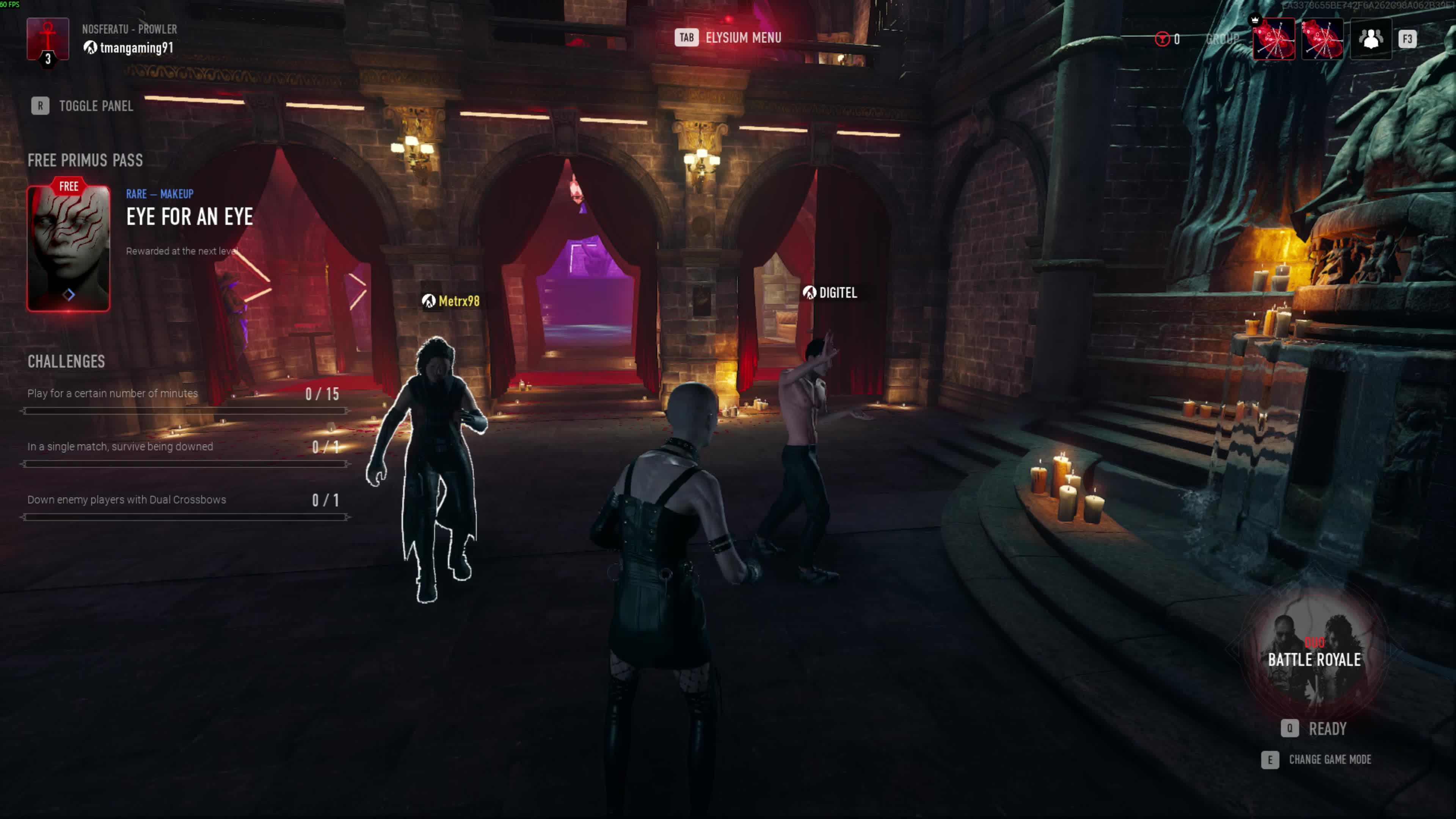Ready up for the match
The width and height of the screenshot is (1456, 819).
point(1314,728)
